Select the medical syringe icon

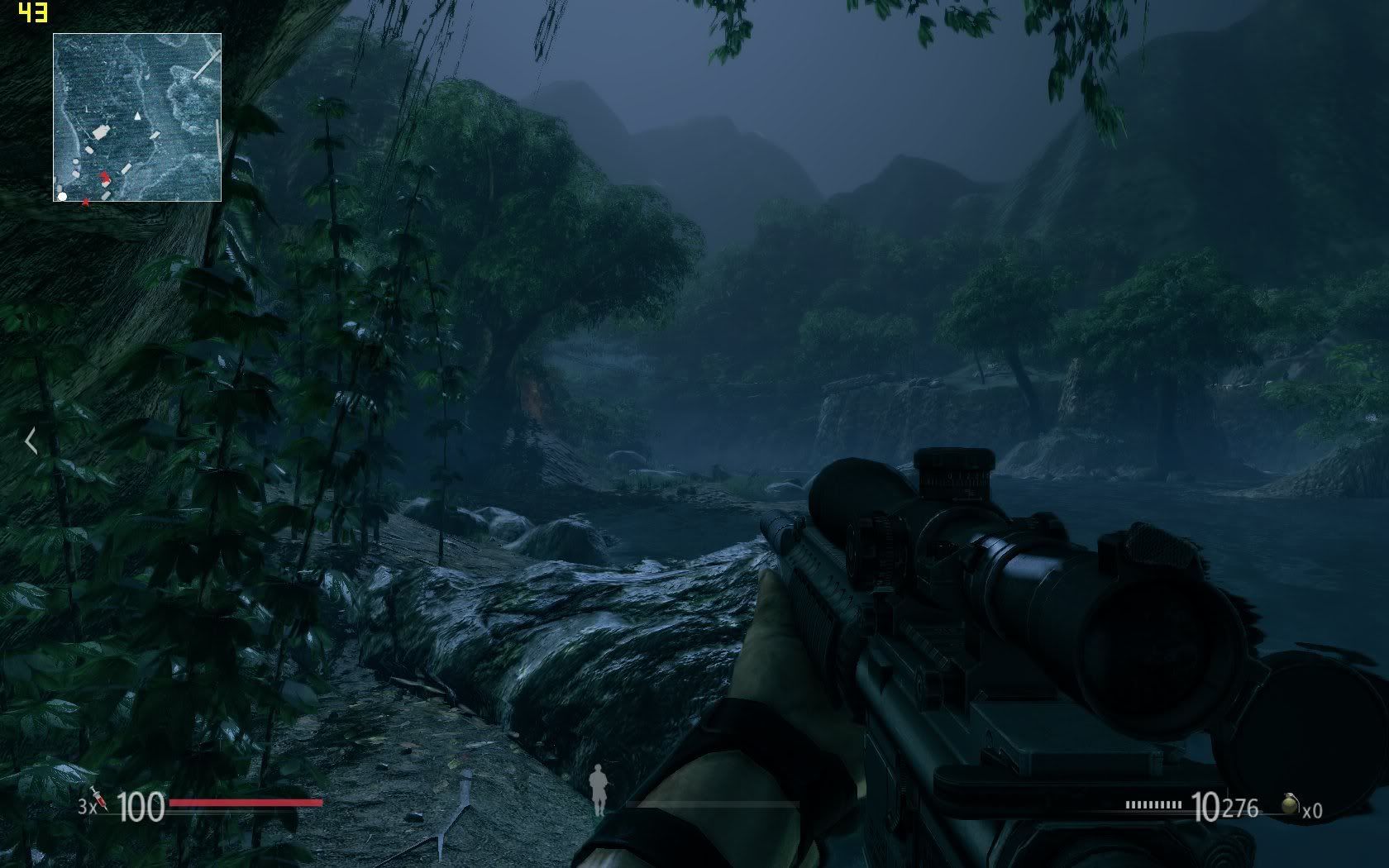[100, 799]
